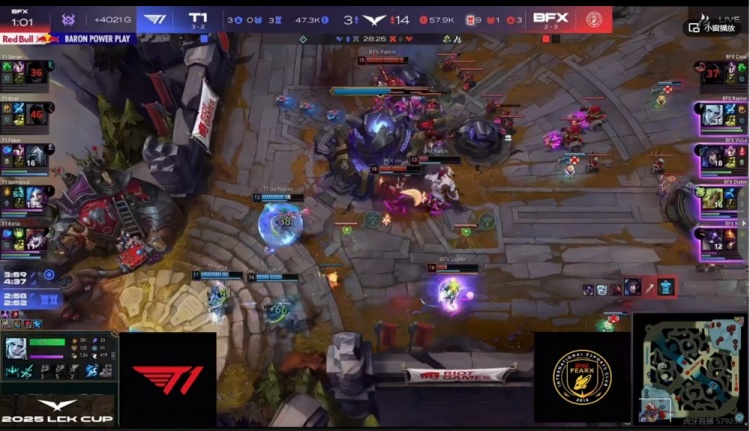
Task: Open the minimap in the corner
Action: click(690, 372)
